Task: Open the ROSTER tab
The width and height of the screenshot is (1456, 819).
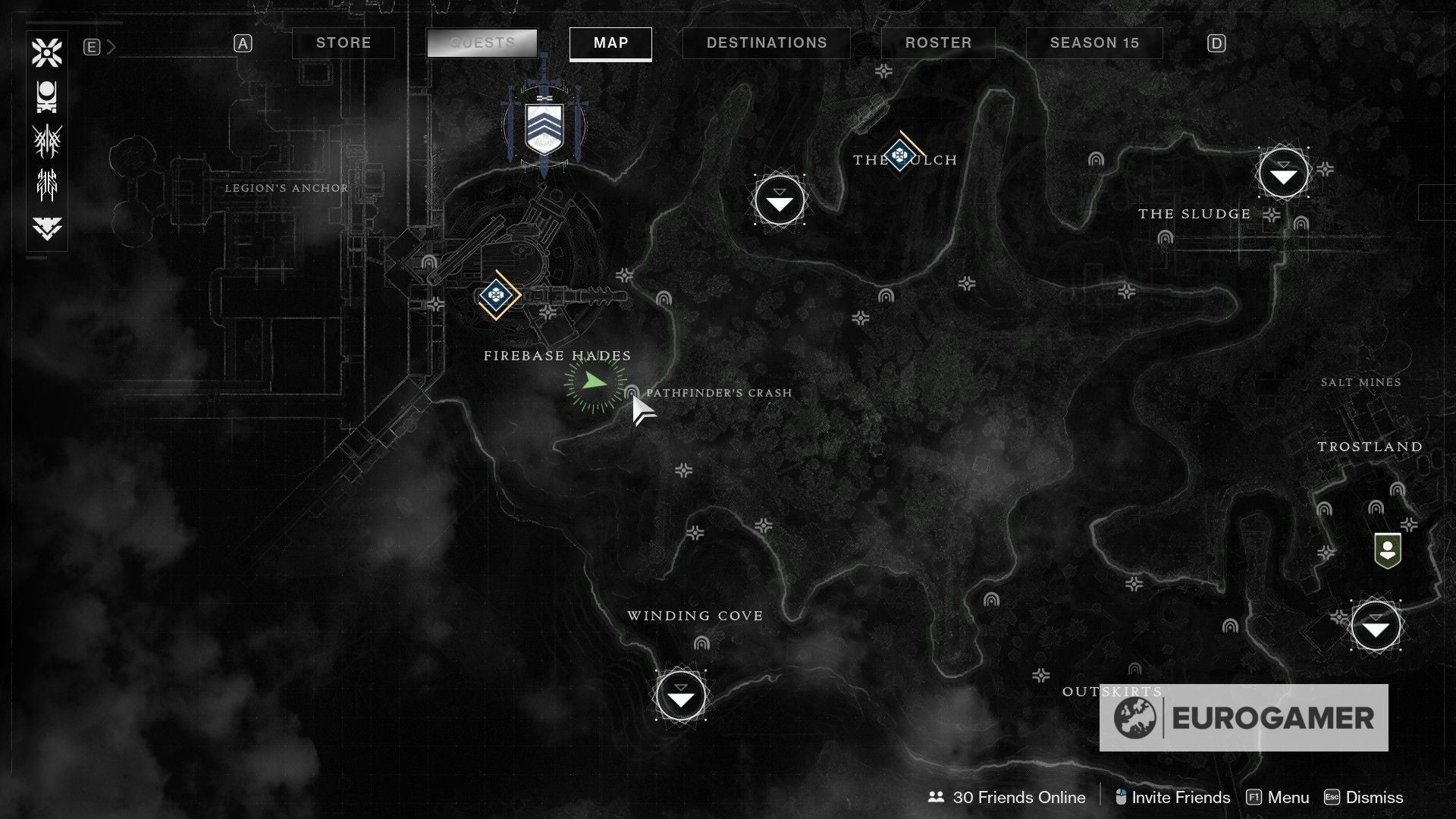Action: (x=938, y=43)
